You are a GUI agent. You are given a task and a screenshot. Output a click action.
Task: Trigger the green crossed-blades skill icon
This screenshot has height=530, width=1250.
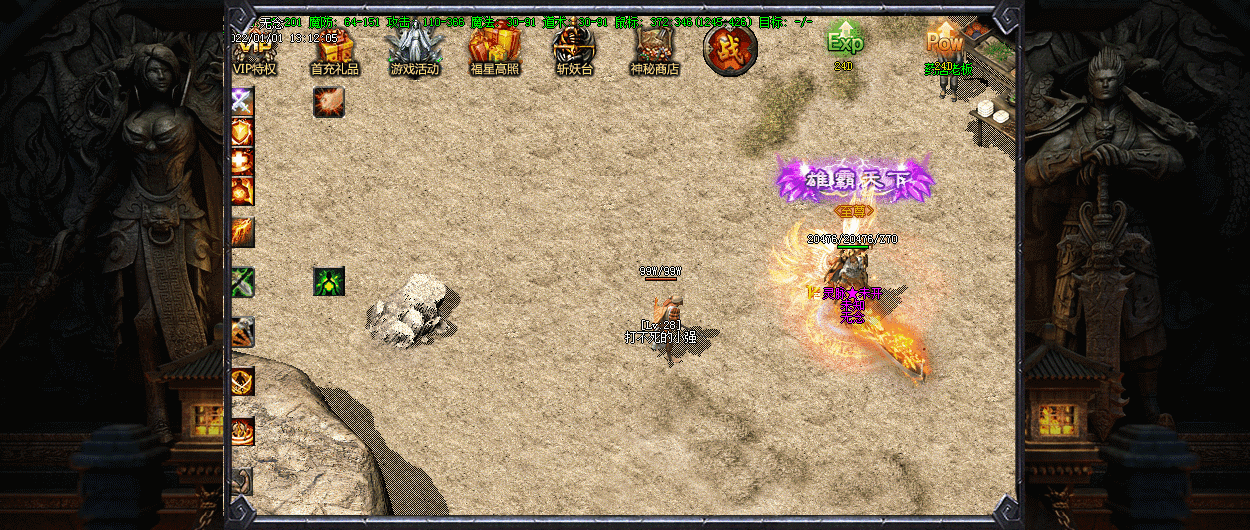tap(243, 282)
